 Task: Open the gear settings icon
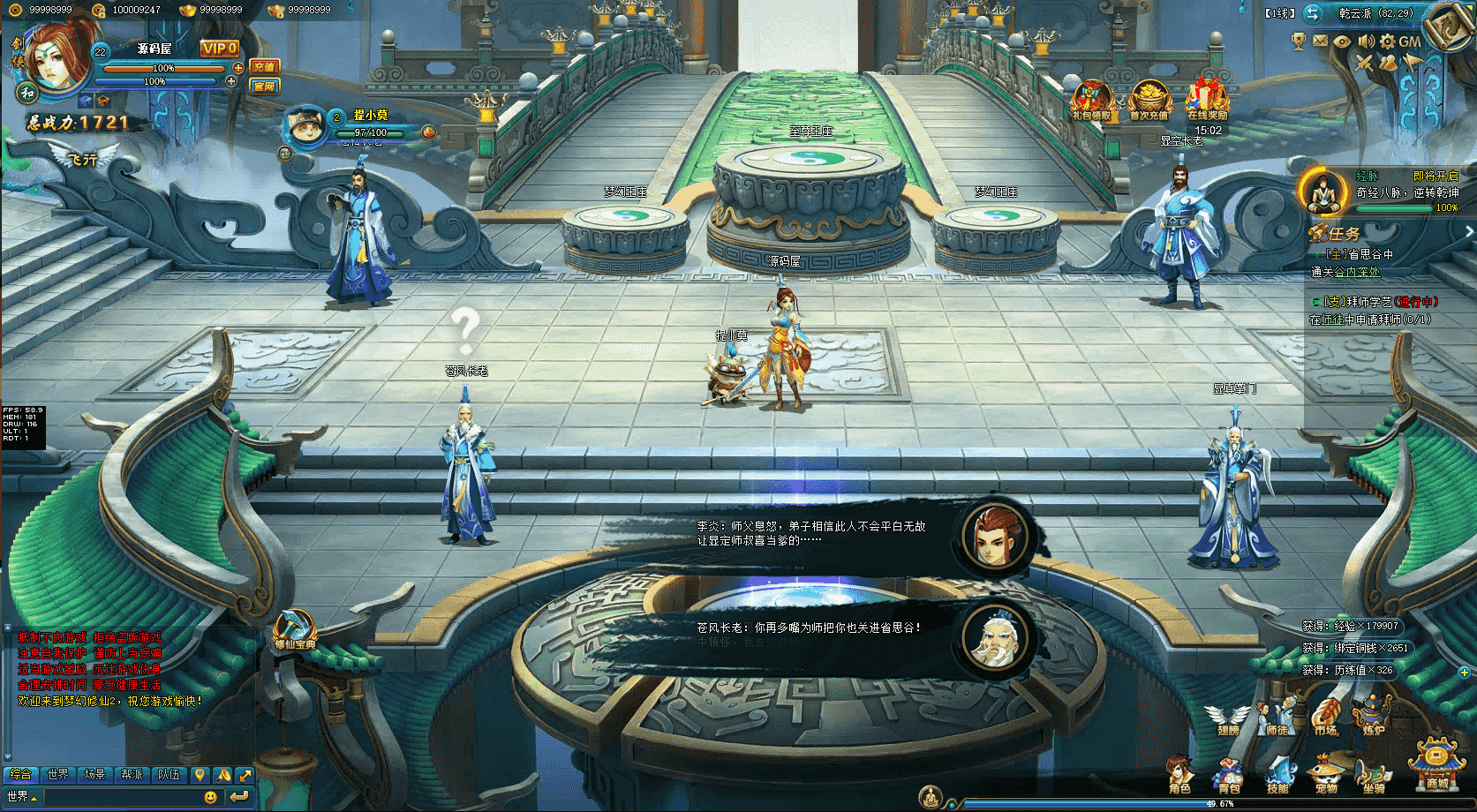tap(1388, 41)
